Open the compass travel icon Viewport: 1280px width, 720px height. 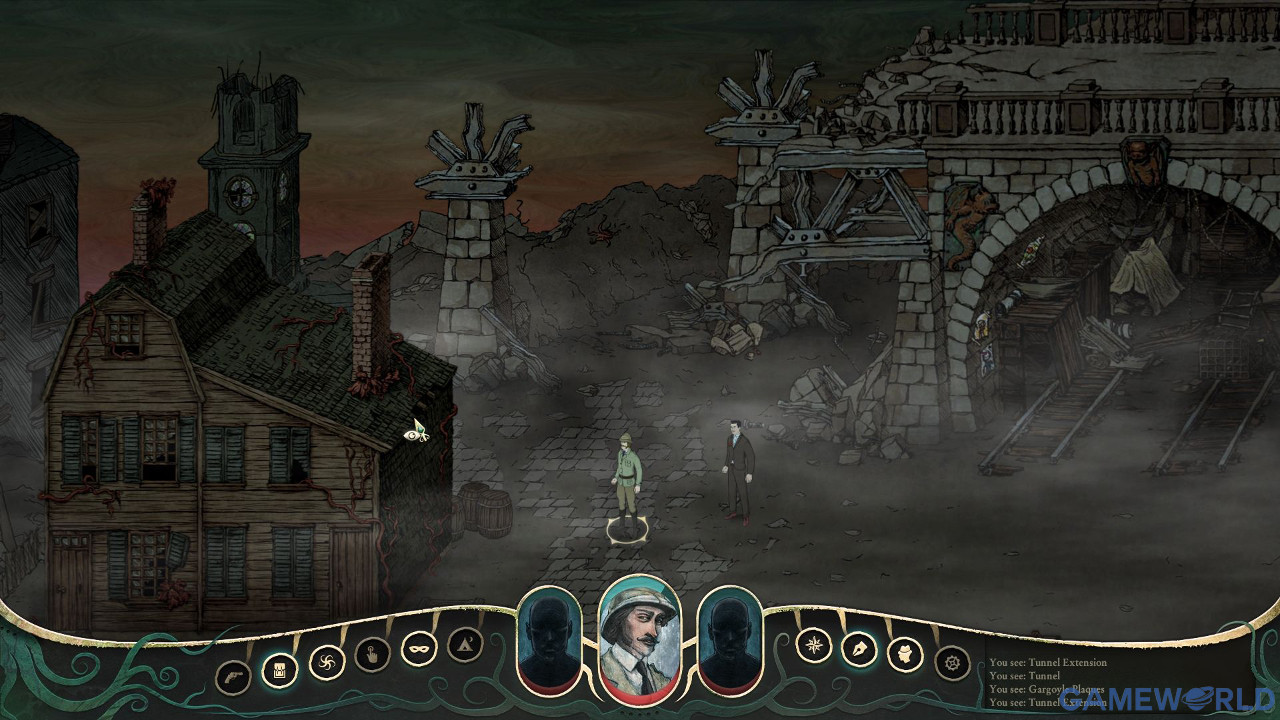pyautogui.click(x=815, y=646)
